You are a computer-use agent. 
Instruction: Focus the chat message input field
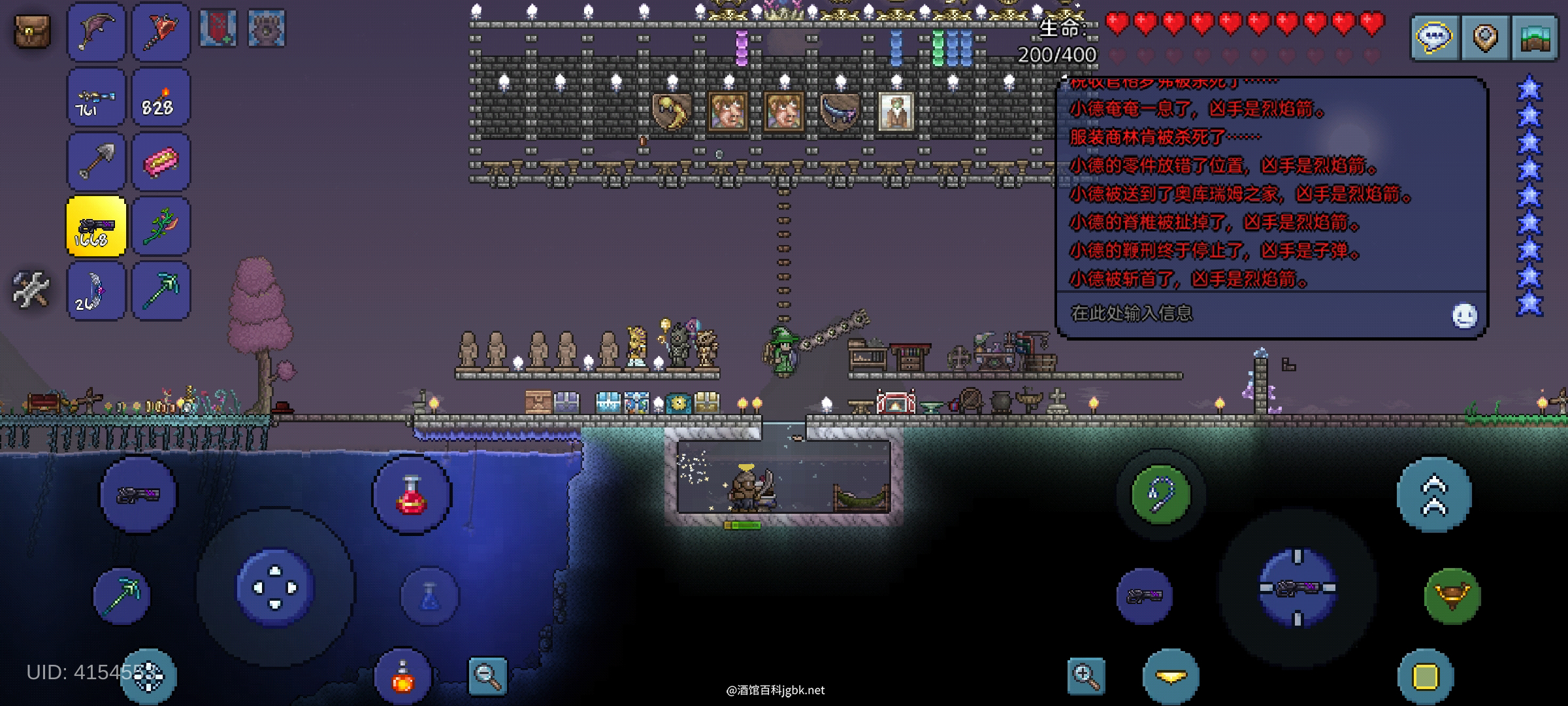coord(1241,314)
